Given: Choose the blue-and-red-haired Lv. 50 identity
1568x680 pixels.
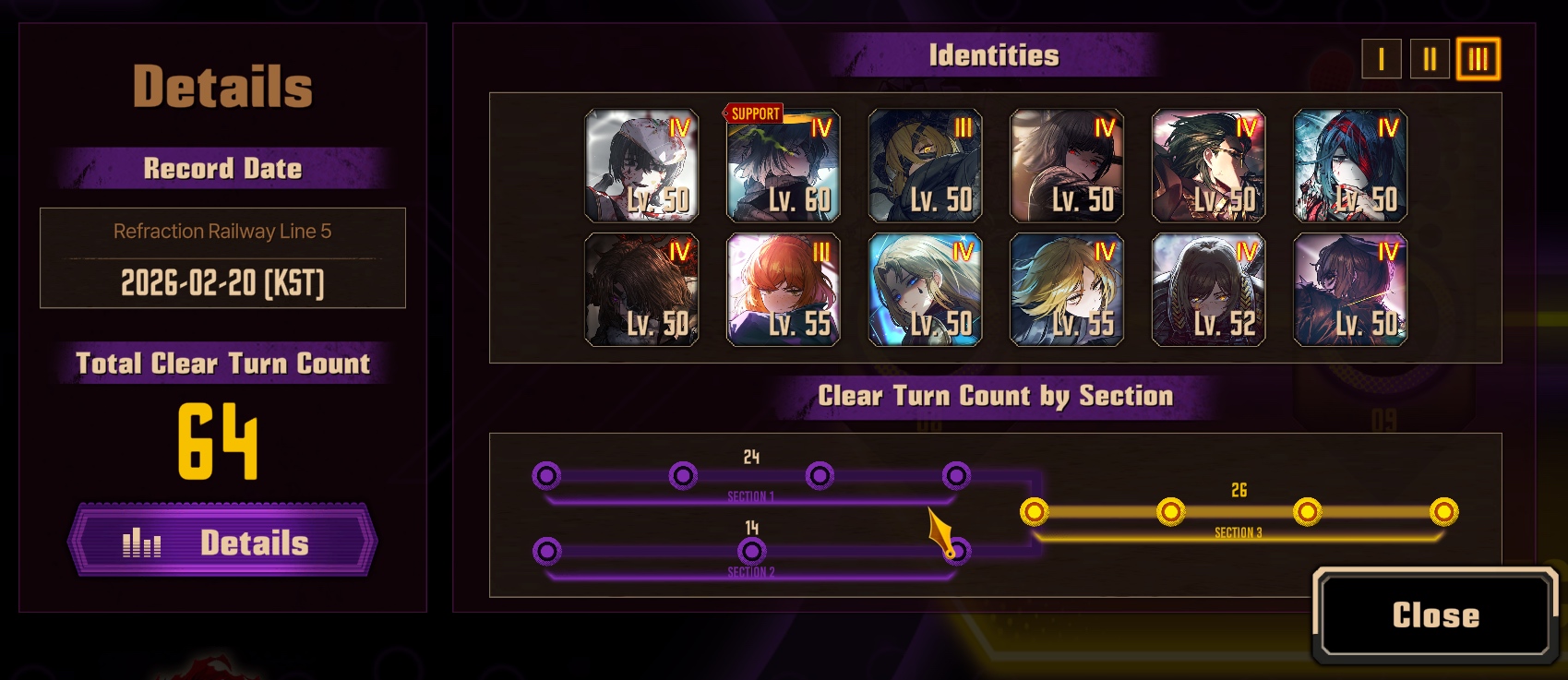Looking at the screenshot, I should (x=1350, y=166).
